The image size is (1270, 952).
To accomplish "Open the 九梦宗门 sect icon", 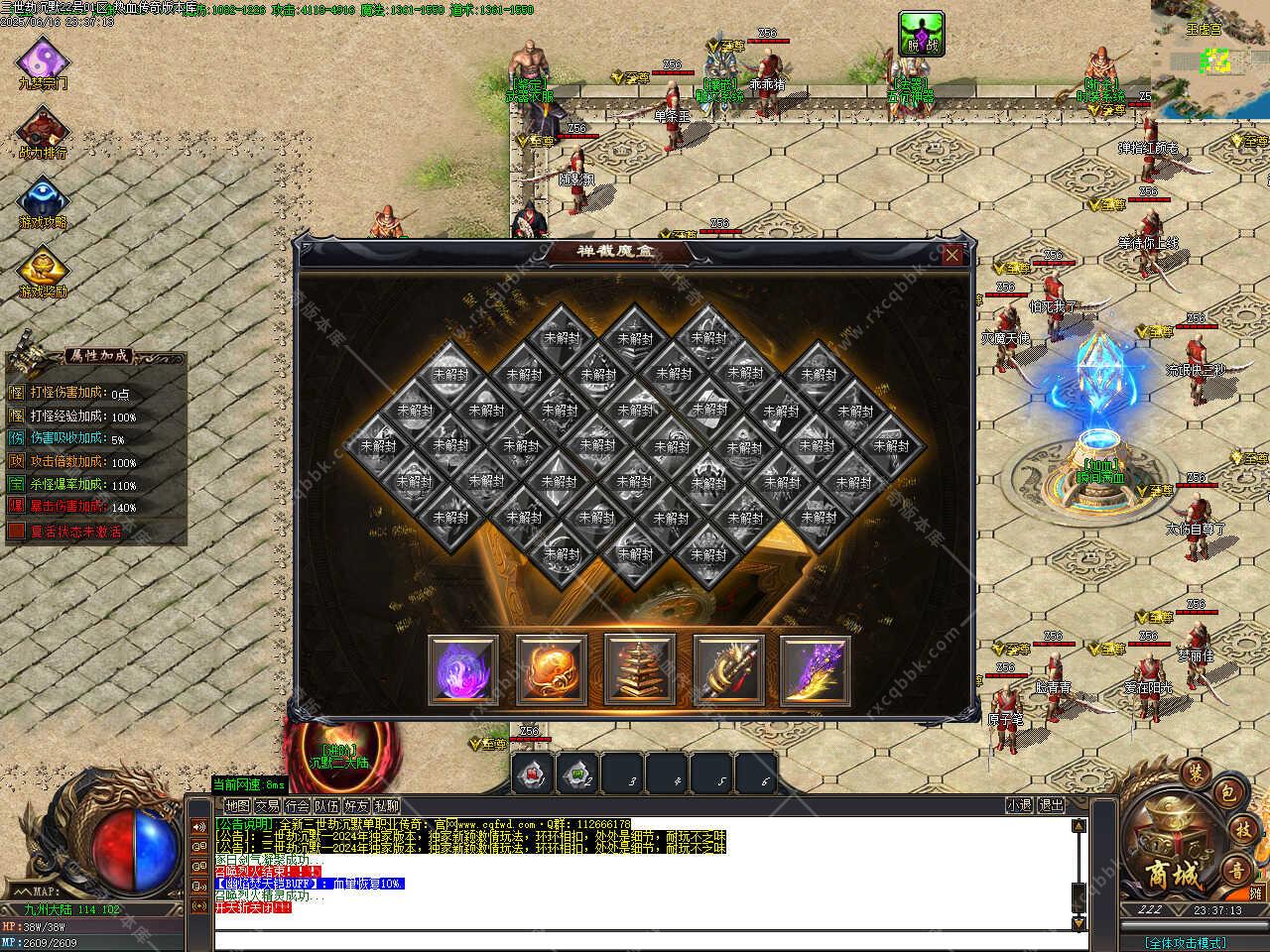I will 43,59.
